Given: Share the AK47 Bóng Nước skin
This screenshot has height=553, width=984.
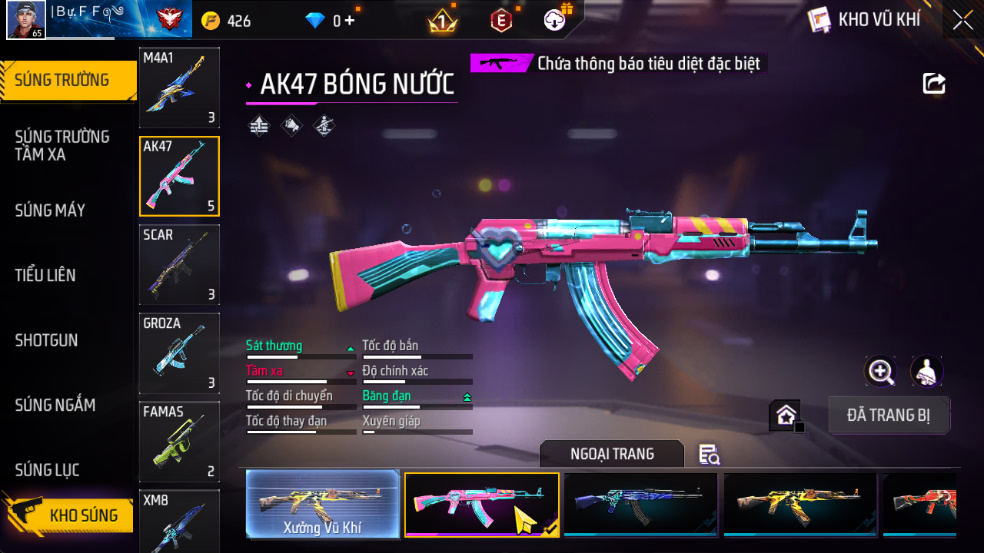Looking at the screenshot, I should click(934, 84).
